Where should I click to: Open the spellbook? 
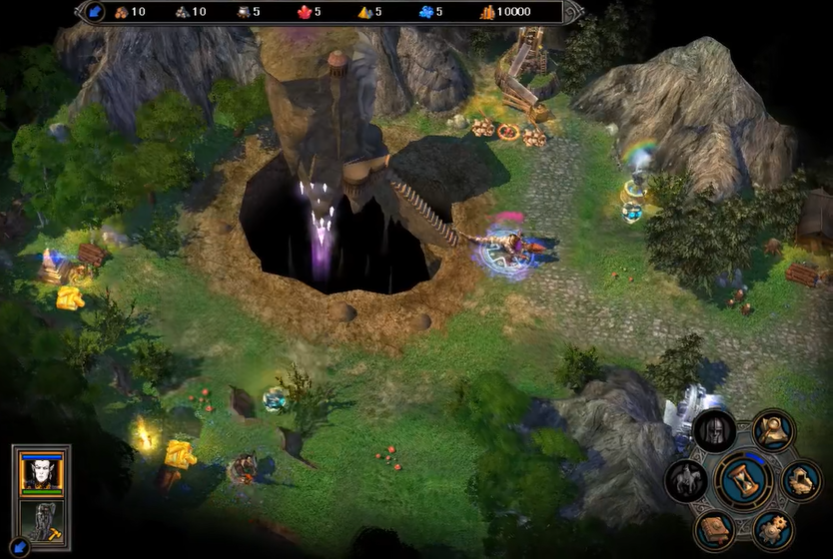pos(714,530)
